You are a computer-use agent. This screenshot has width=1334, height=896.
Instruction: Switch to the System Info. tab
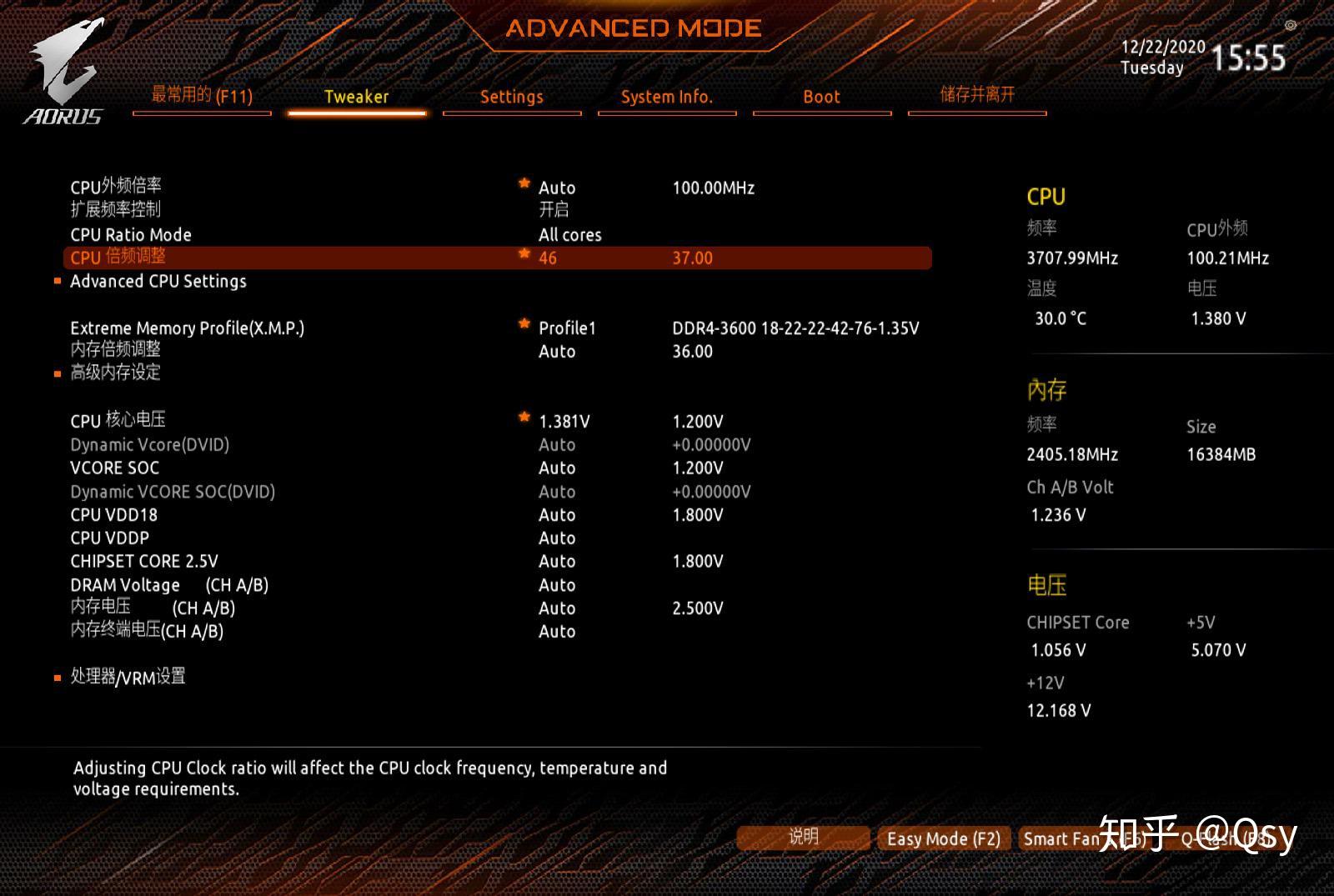tap(666, 97)
